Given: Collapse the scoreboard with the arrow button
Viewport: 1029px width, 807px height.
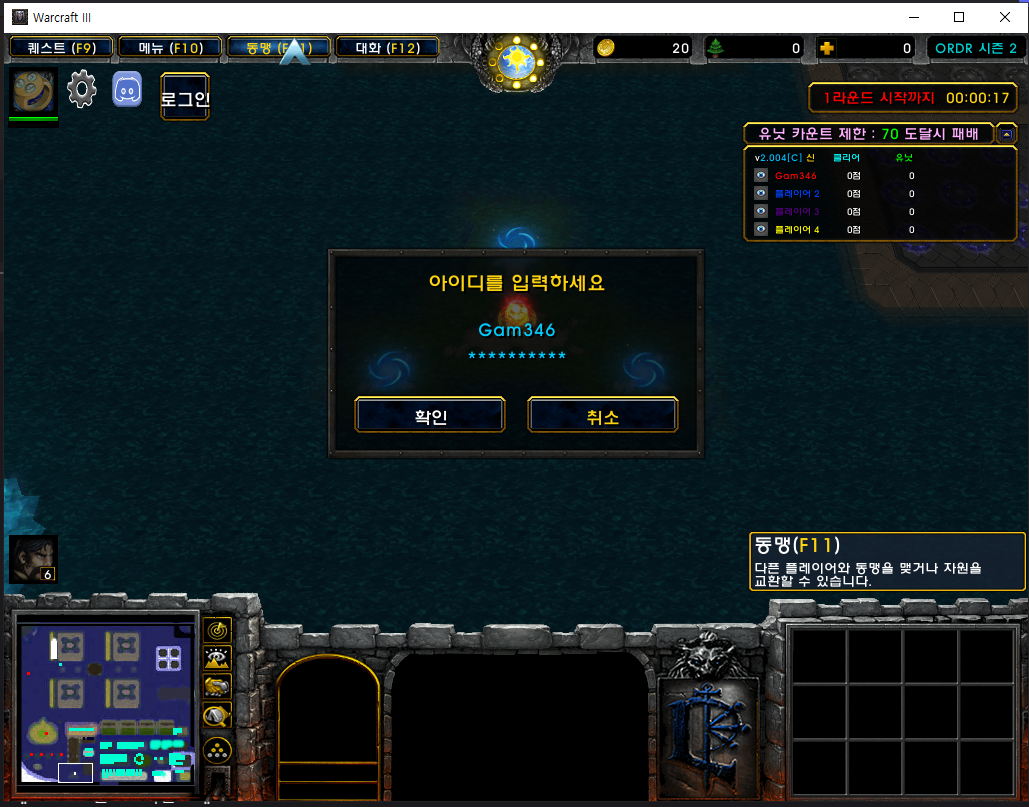Looking at the screenshot, I should 1006,133.
